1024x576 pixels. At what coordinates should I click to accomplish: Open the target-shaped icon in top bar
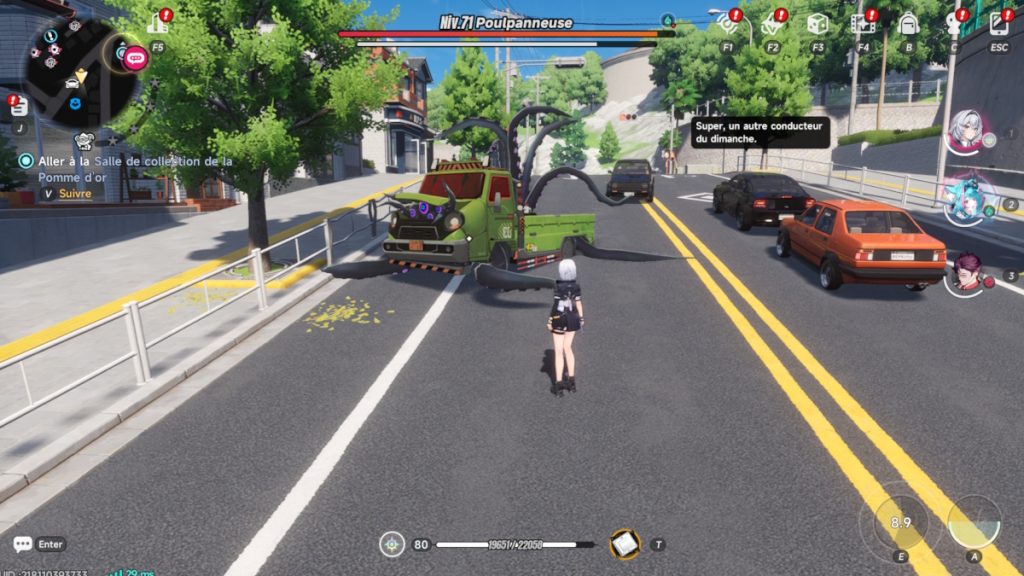click(x=727, y=23)
